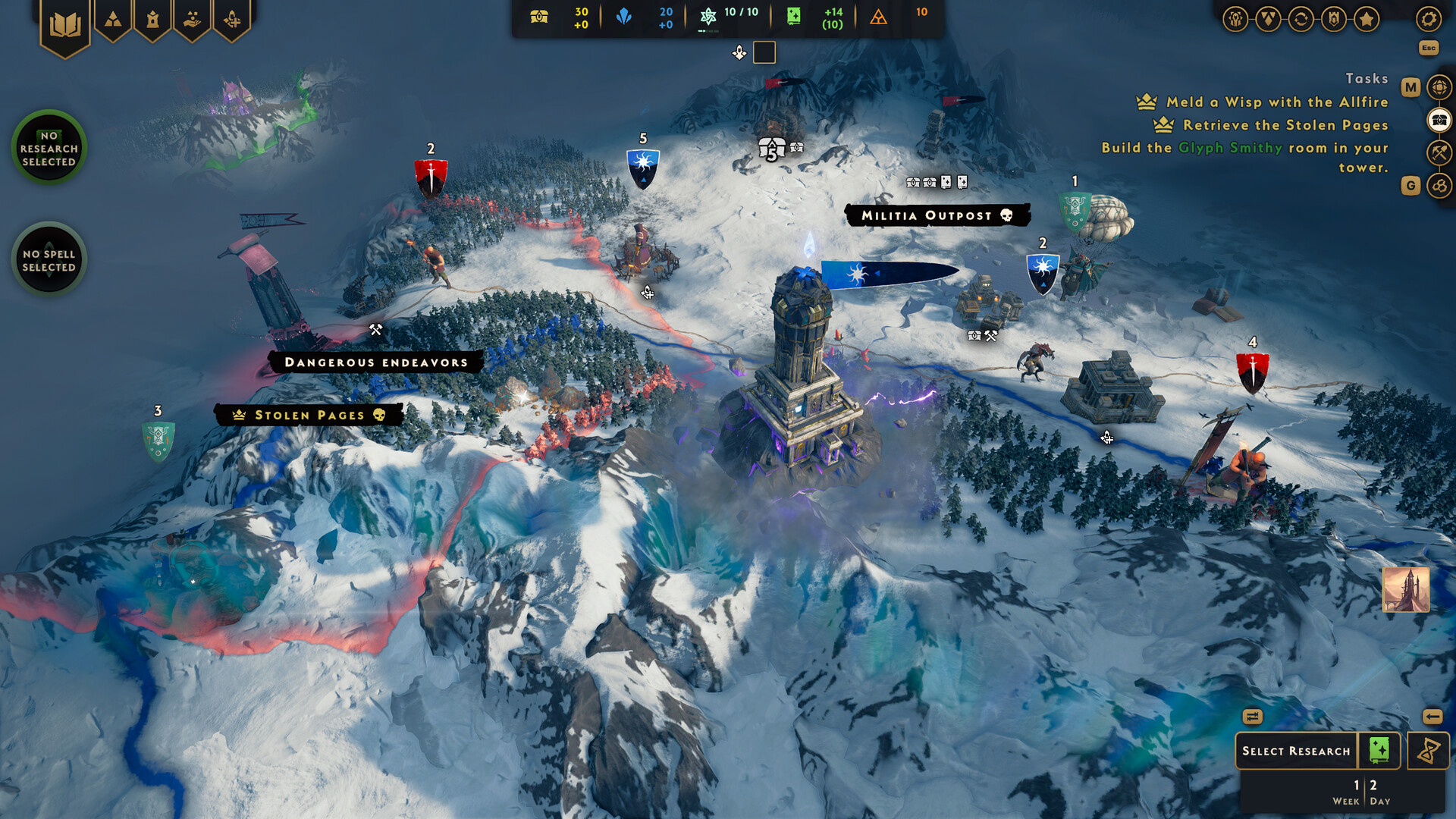Viewport: 1456px width, 819px height.
Task: Click the pickaxe and shovel resources icon
Action: click(1439, 152)
